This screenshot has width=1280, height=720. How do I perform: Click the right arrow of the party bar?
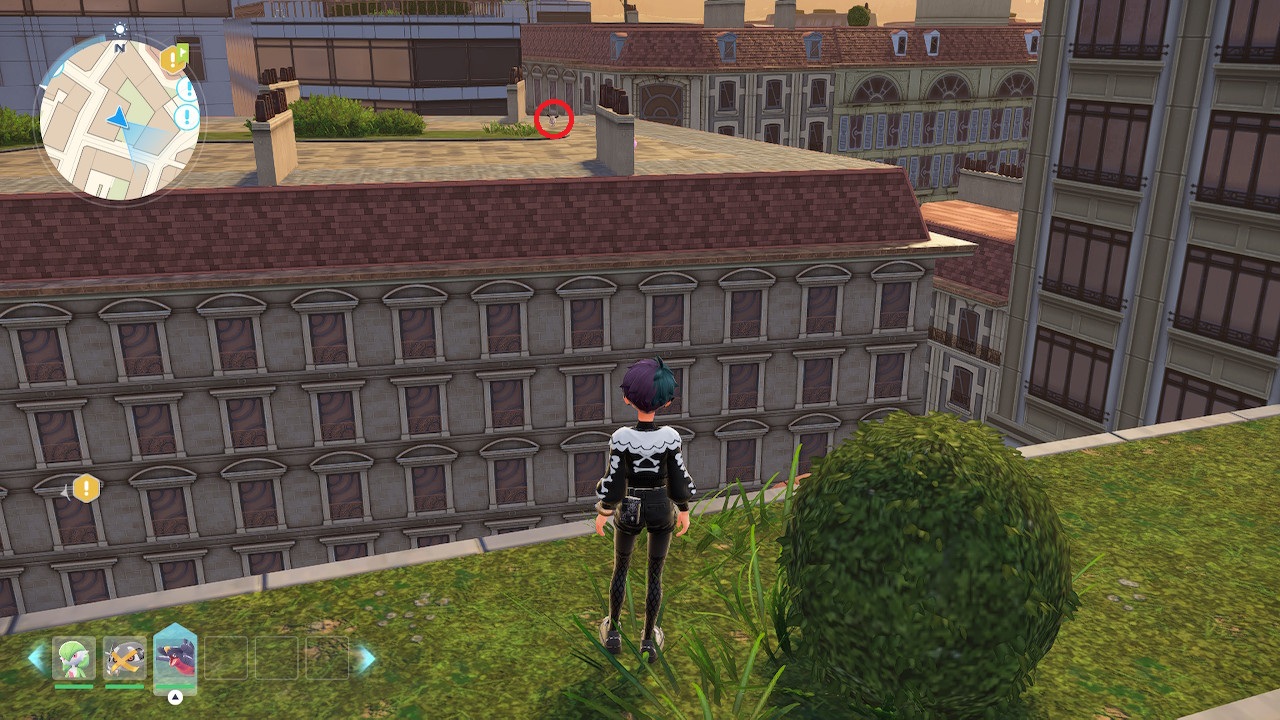coord(366,658)
